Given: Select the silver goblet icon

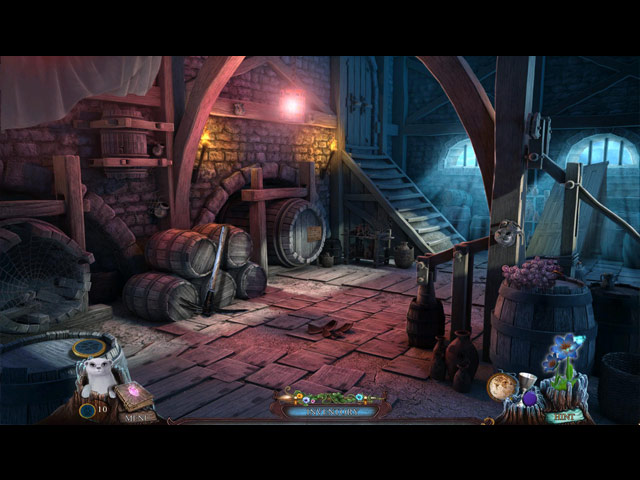Looking at the screenshot, I should click(525, 381).
